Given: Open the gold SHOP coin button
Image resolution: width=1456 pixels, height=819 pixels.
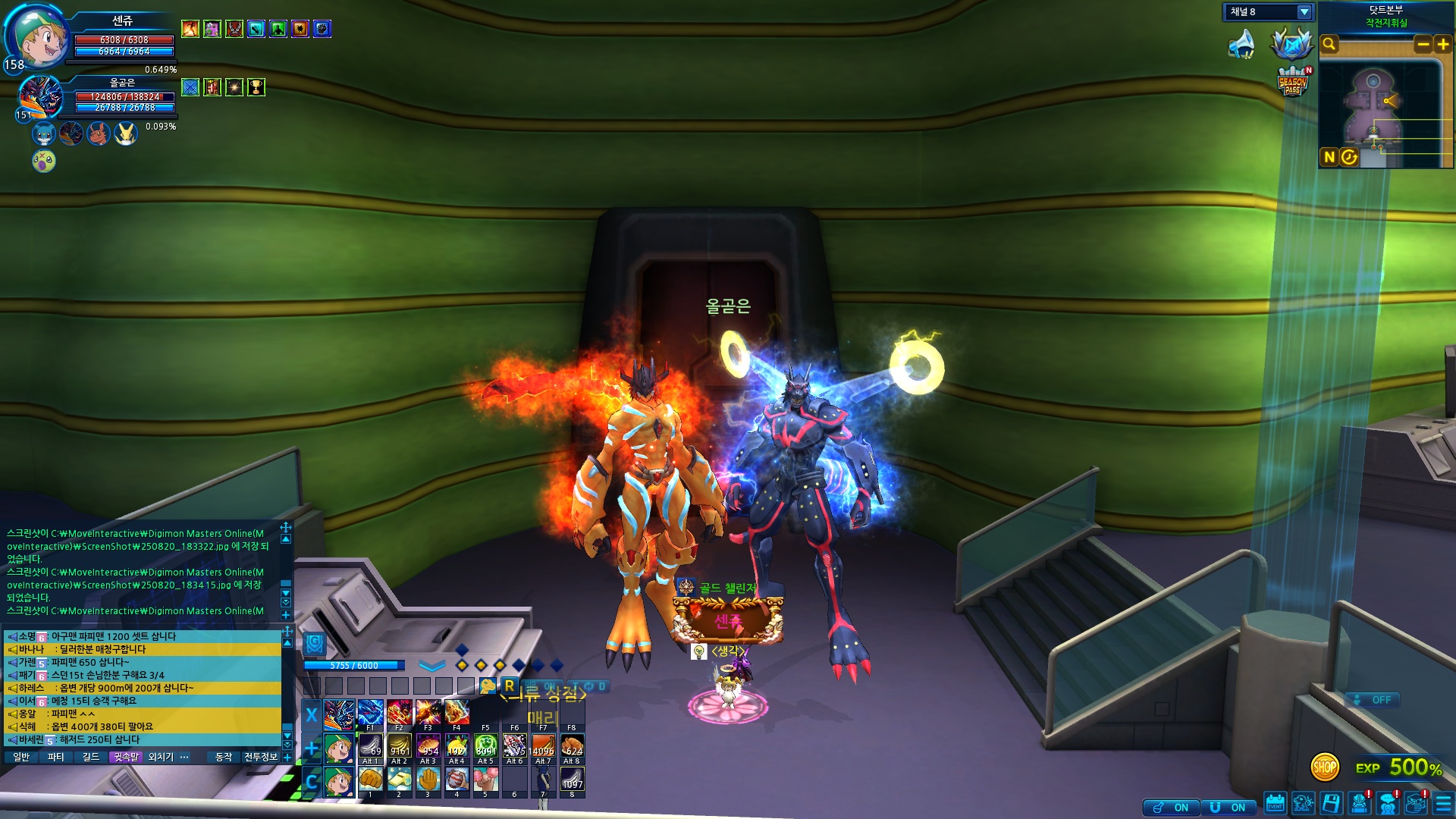Looking at the screenshot, I should click(x=1325, y=767).
